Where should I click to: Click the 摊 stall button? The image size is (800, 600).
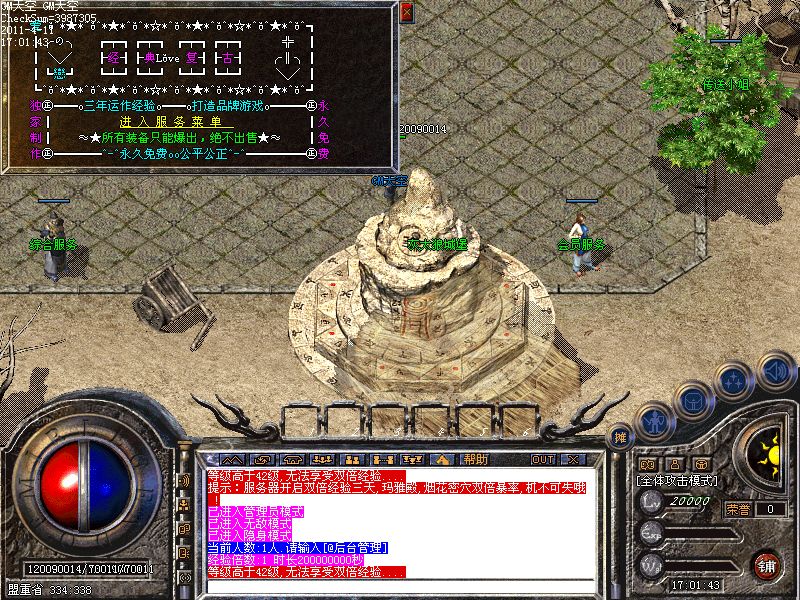(621, 437)
